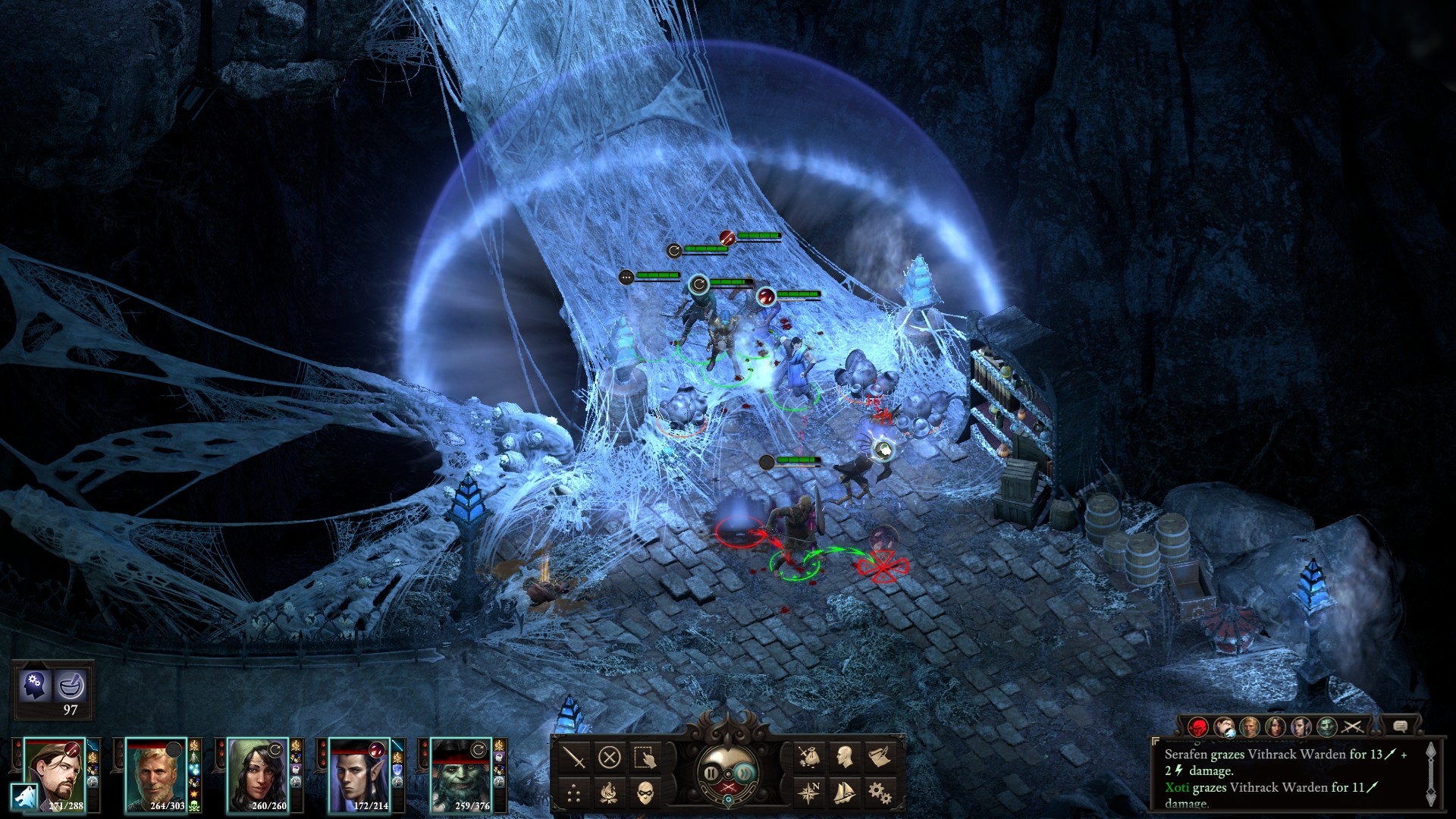Image resolution: width=1456 pixels, height=819 pixels.
Task: Toggle the combat log chat bubble filter
Action: (x=1401, y=727)
